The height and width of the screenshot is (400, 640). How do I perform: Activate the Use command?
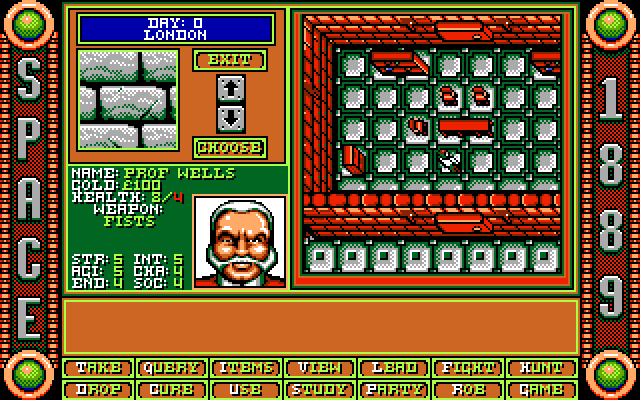[x=246, y=389]
